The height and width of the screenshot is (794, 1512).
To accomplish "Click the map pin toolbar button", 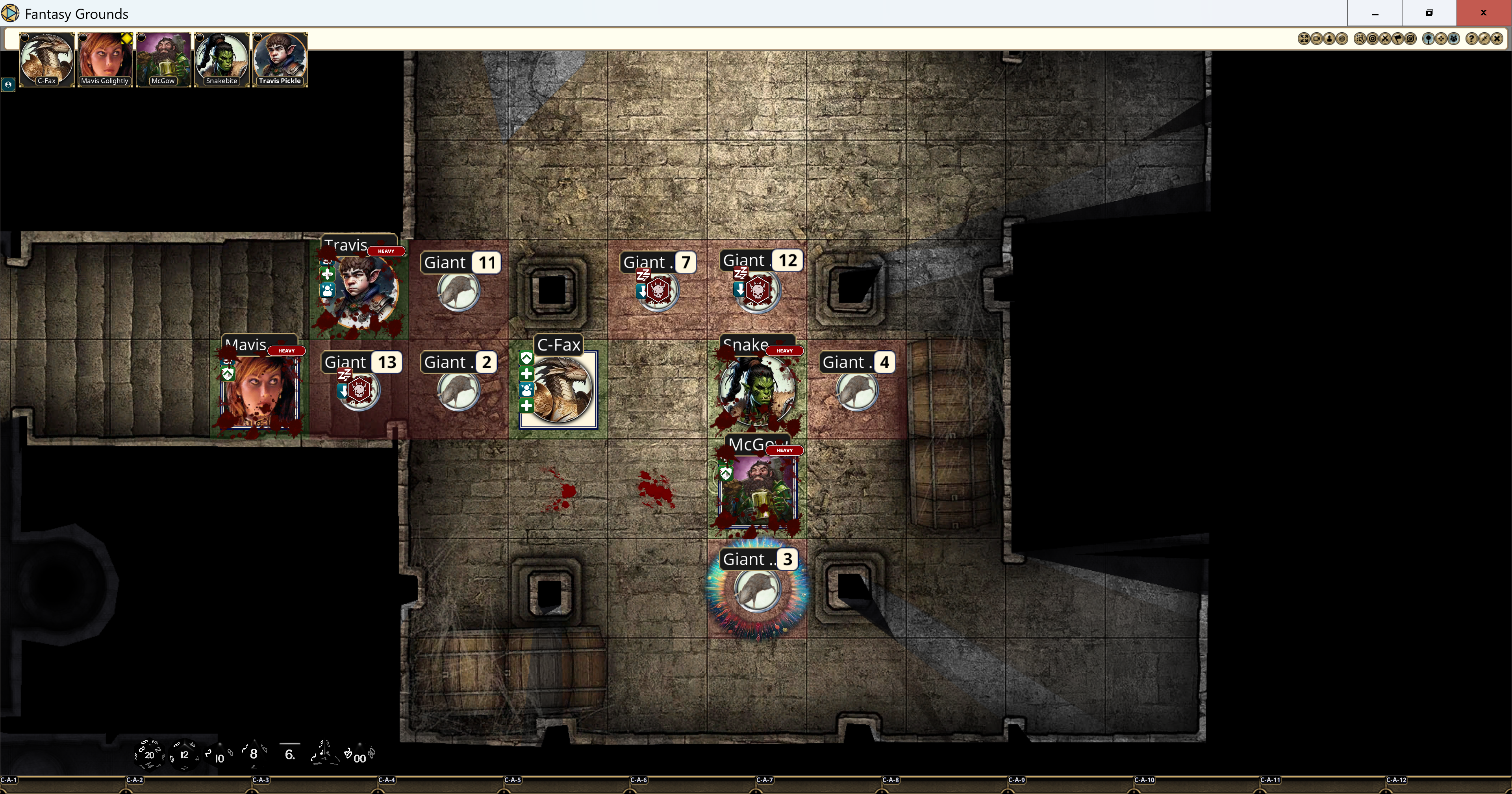I will [1429, 39].
